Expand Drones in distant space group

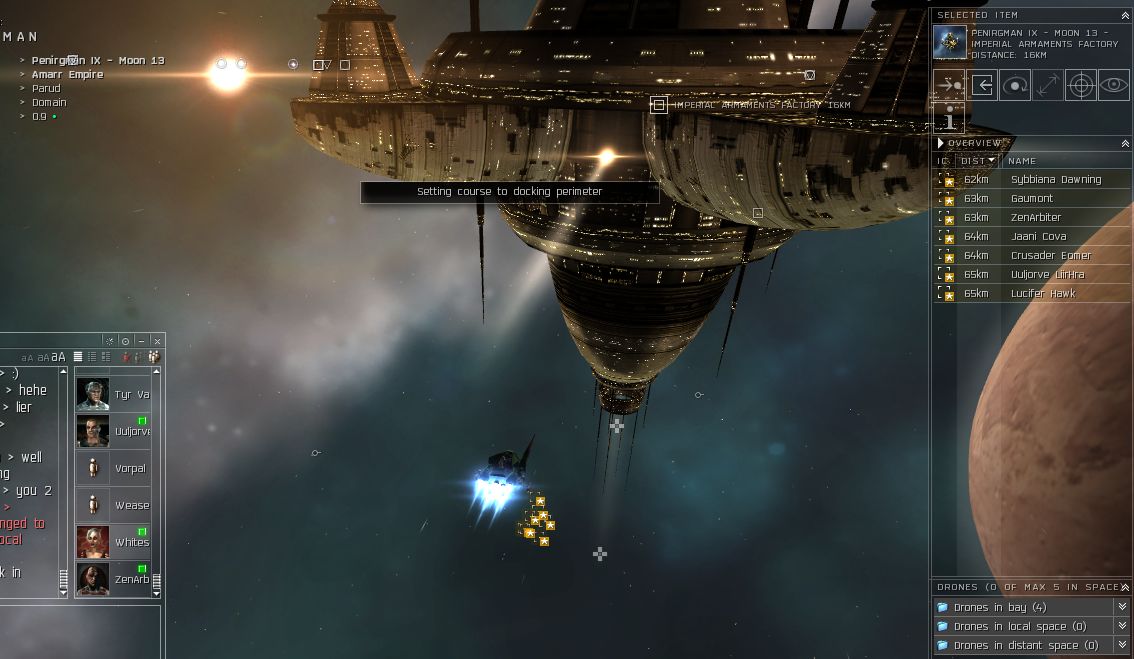[x=1122, y=645]
